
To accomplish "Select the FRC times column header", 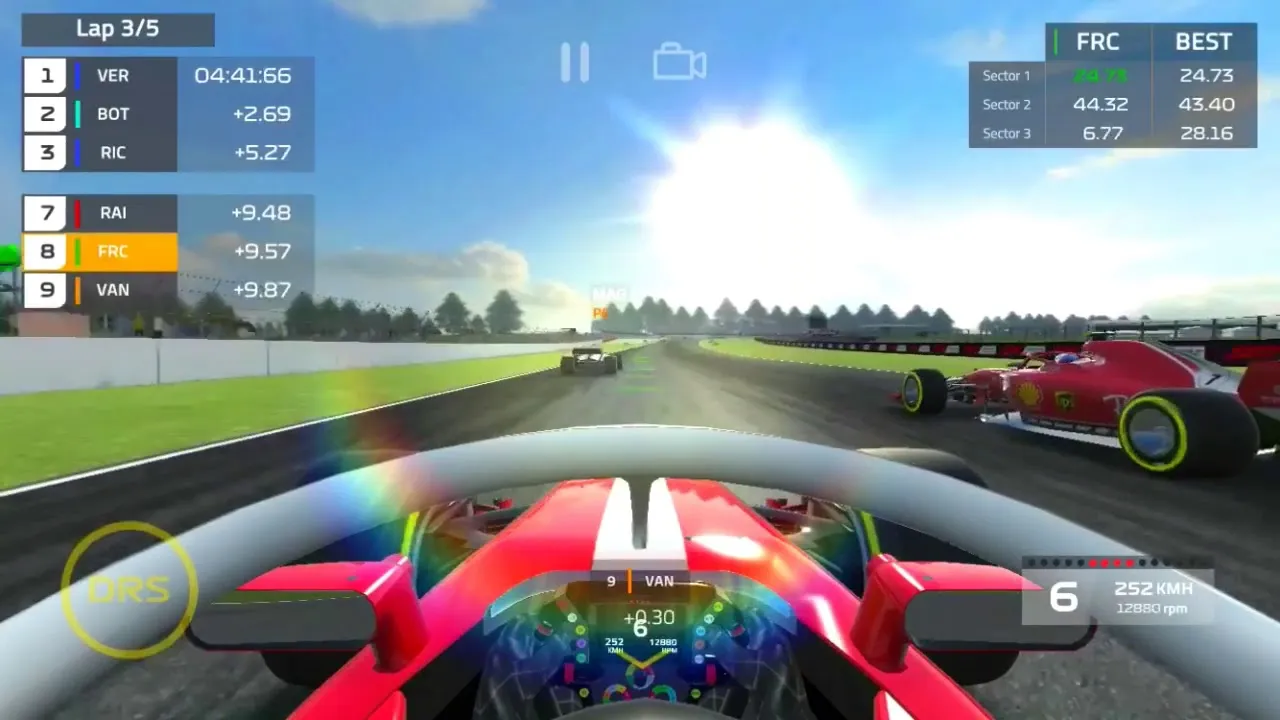I will (x=1098, y=41).
